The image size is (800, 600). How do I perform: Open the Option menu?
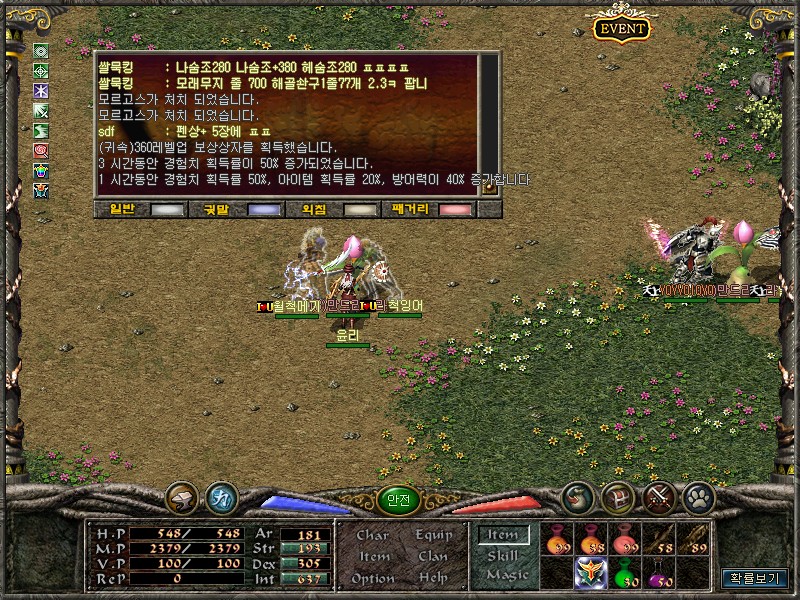(373, 578)
